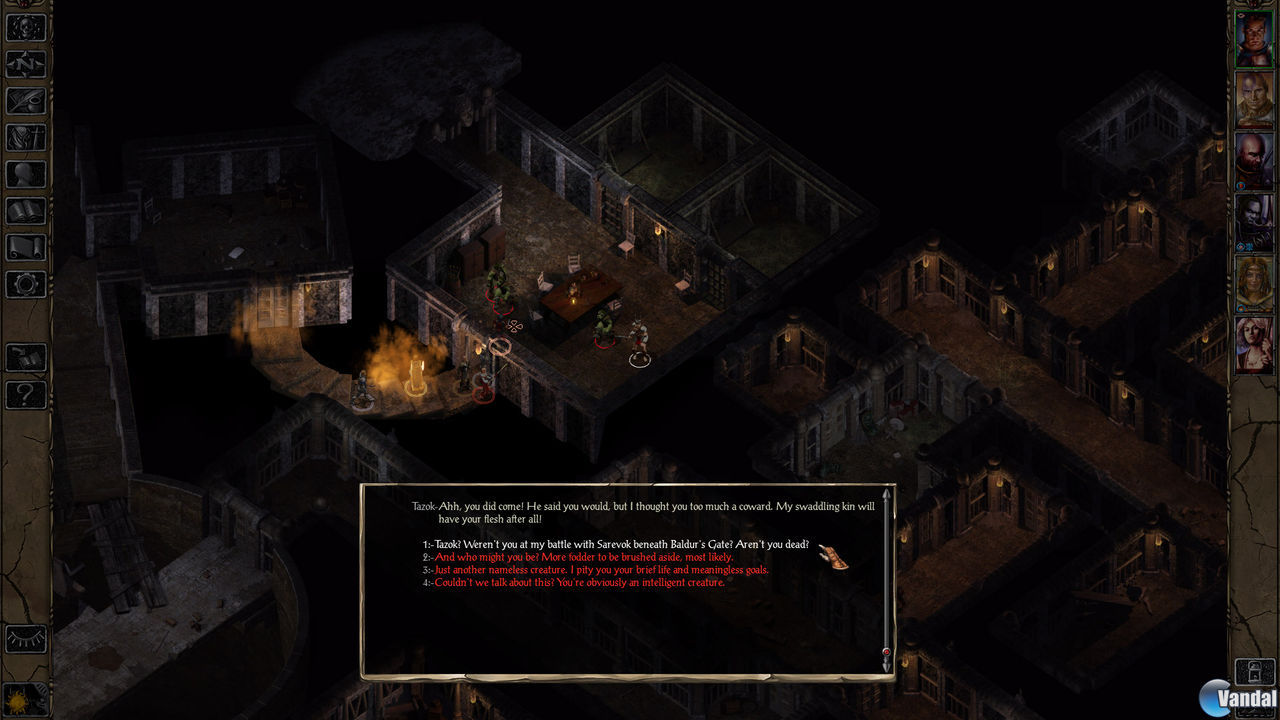Select the dark hooded character's portrait
The height and width of the screenshot is (720, 1280).
[1254, 222]
